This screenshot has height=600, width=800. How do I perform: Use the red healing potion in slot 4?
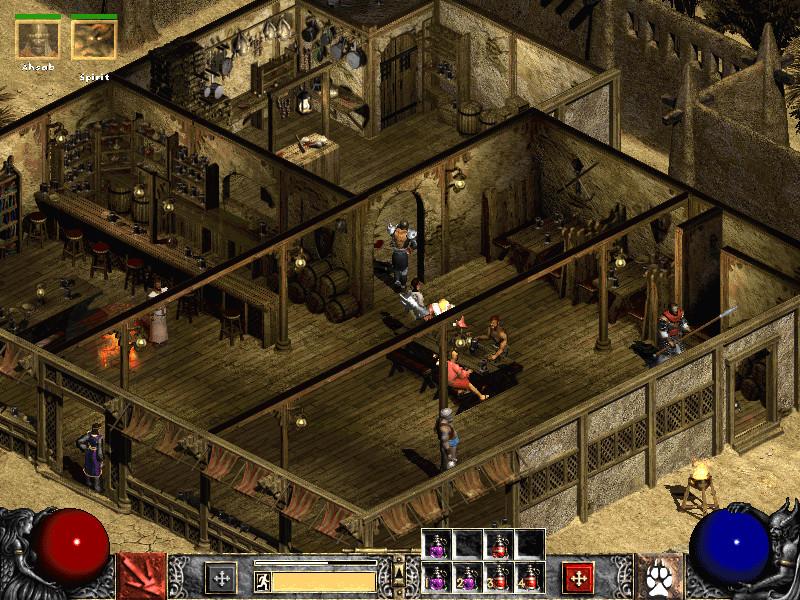(x=530, y=576)
